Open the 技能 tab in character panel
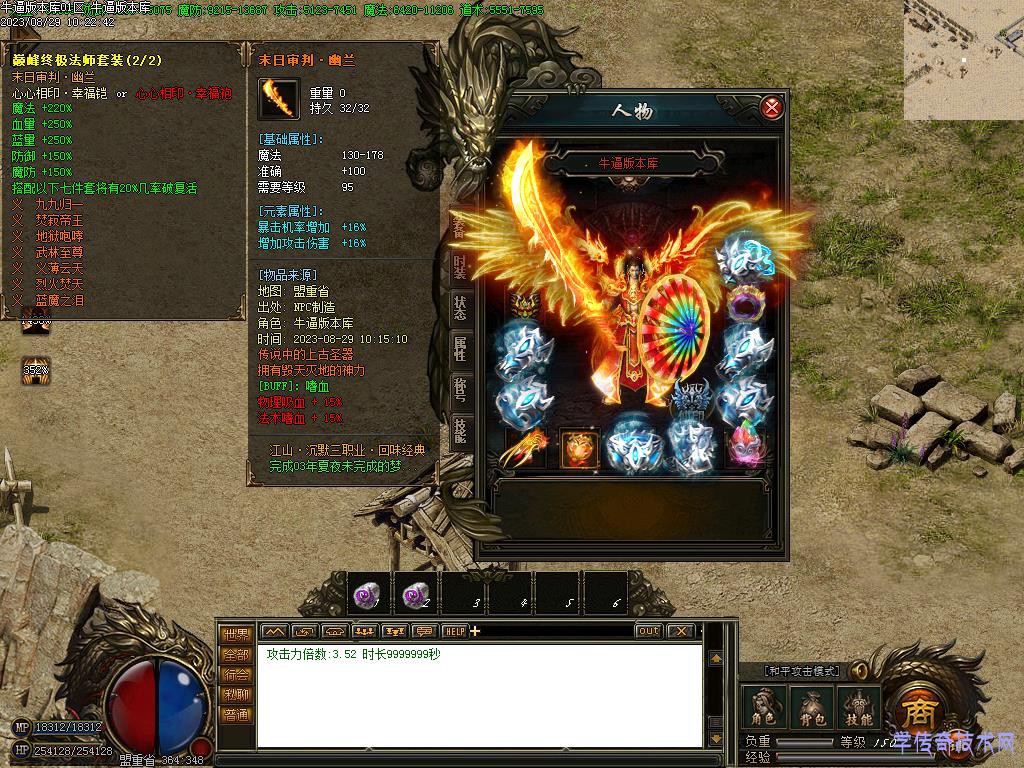This screenshot has height=768, width=1024. pos(459,429)
